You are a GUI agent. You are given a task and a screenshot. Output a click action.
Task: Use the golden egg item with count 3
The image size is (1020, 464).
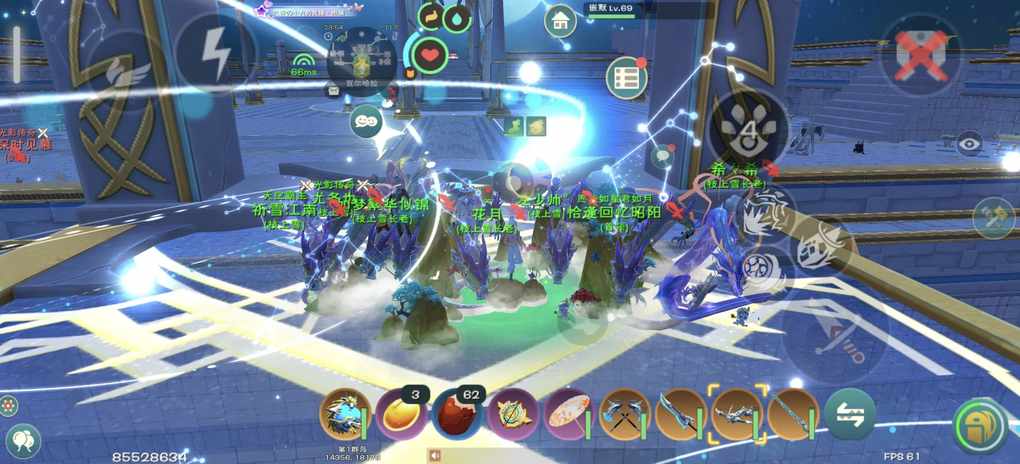point(401,414)
